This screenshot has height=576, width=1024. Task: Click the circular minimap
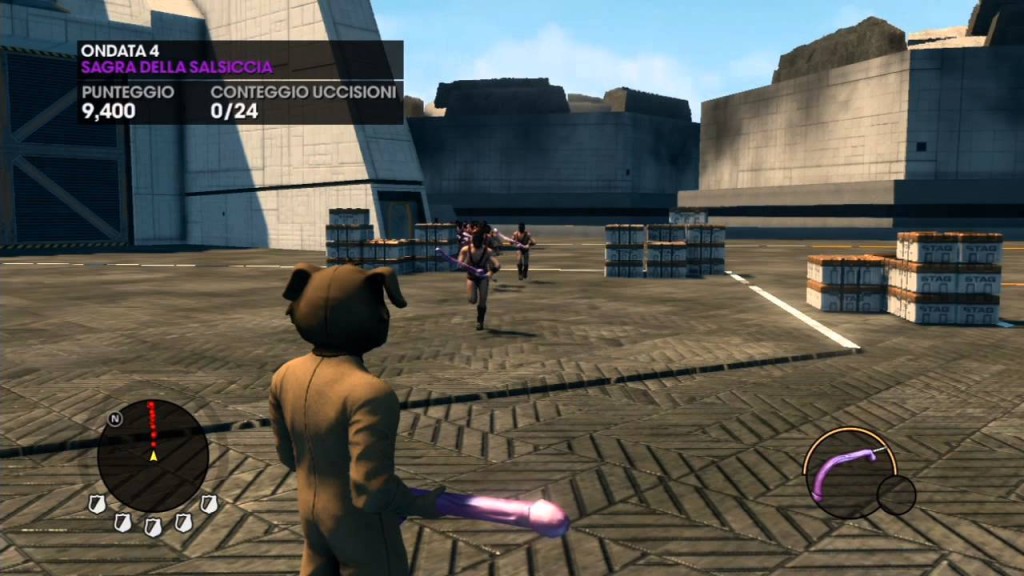point(153,456)
